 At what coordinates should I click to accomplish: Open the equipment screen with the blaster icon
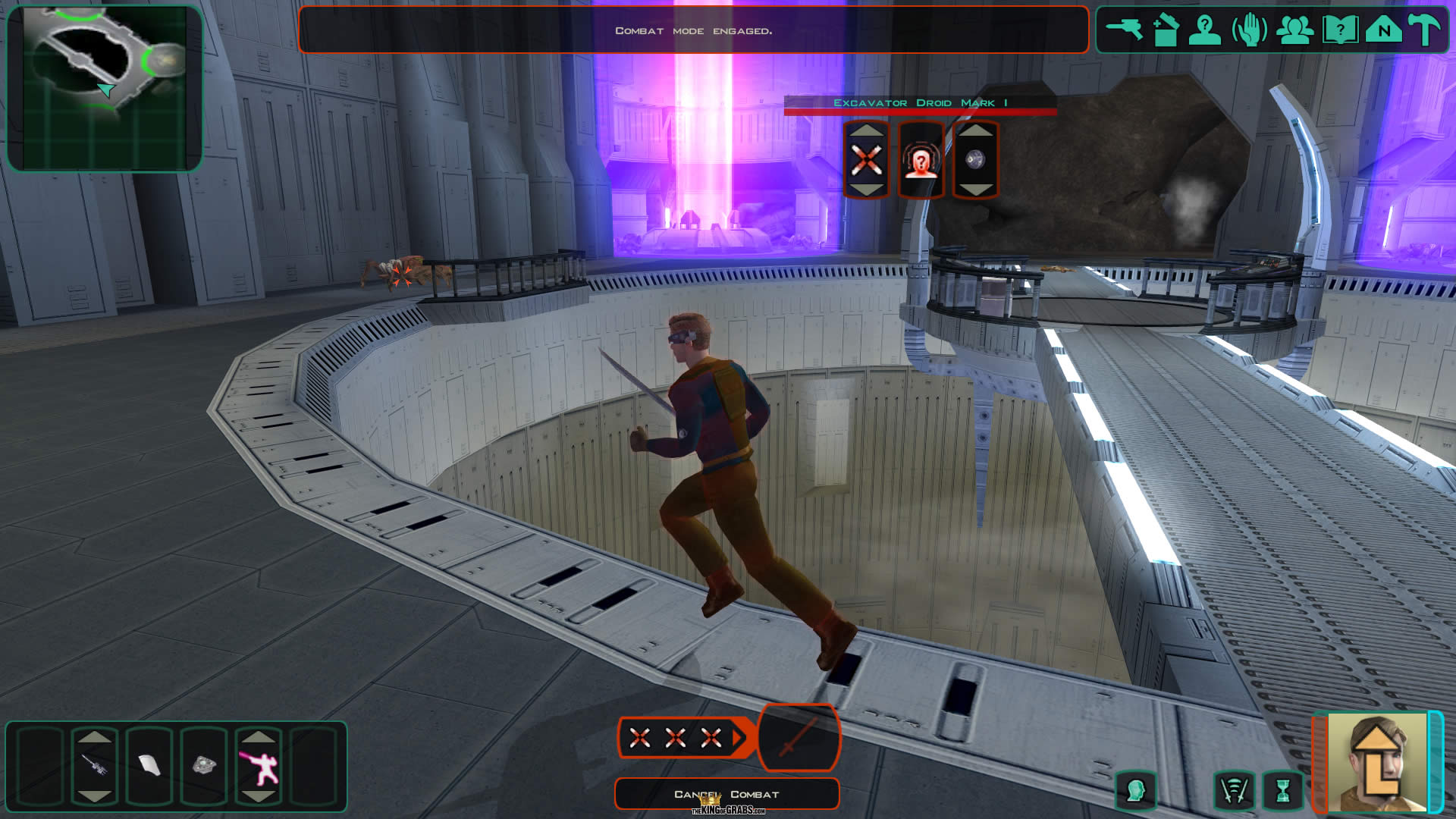(x=1124, y=30)
